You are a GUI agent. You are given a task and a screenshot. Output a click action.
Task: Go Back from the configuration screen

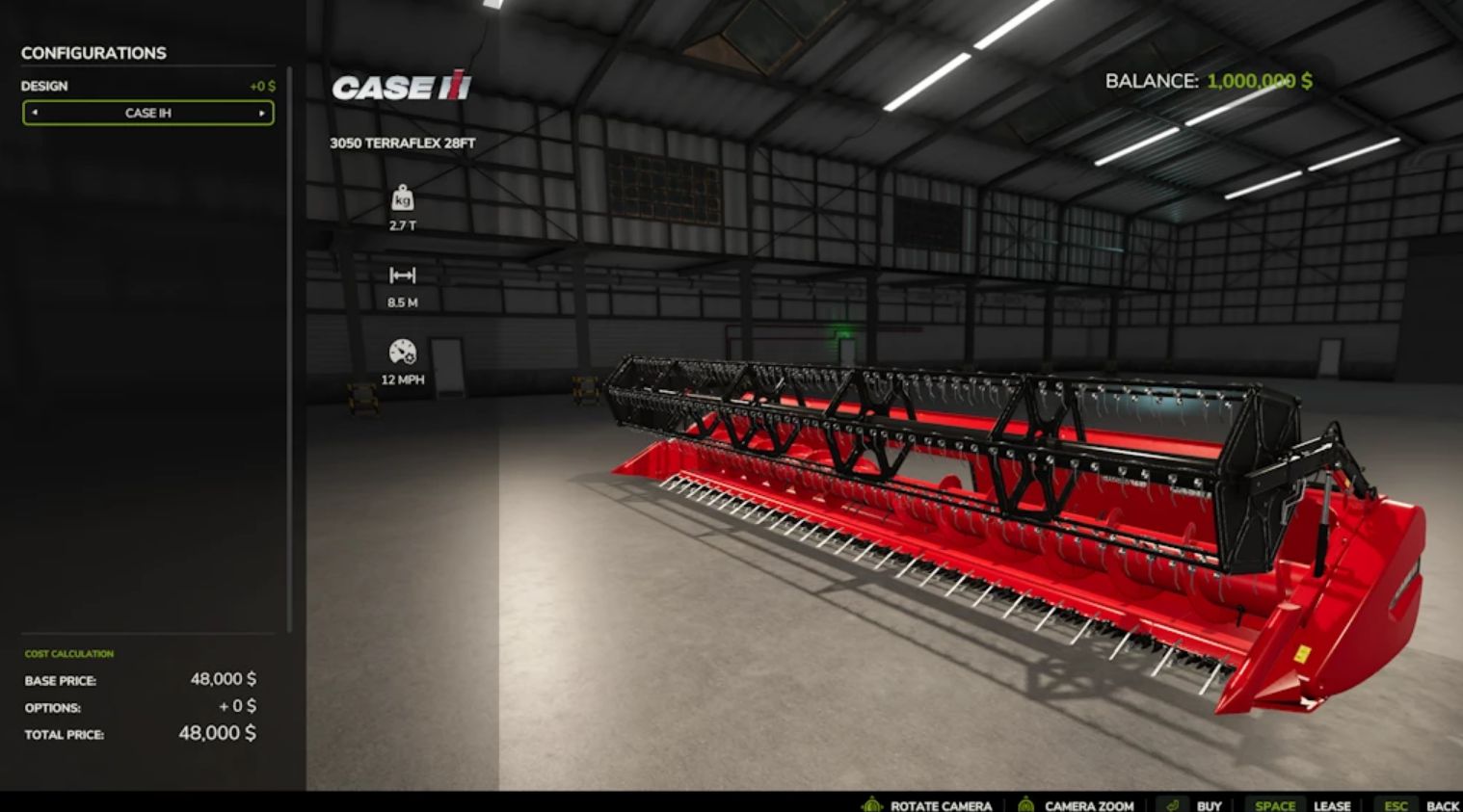1442,805
